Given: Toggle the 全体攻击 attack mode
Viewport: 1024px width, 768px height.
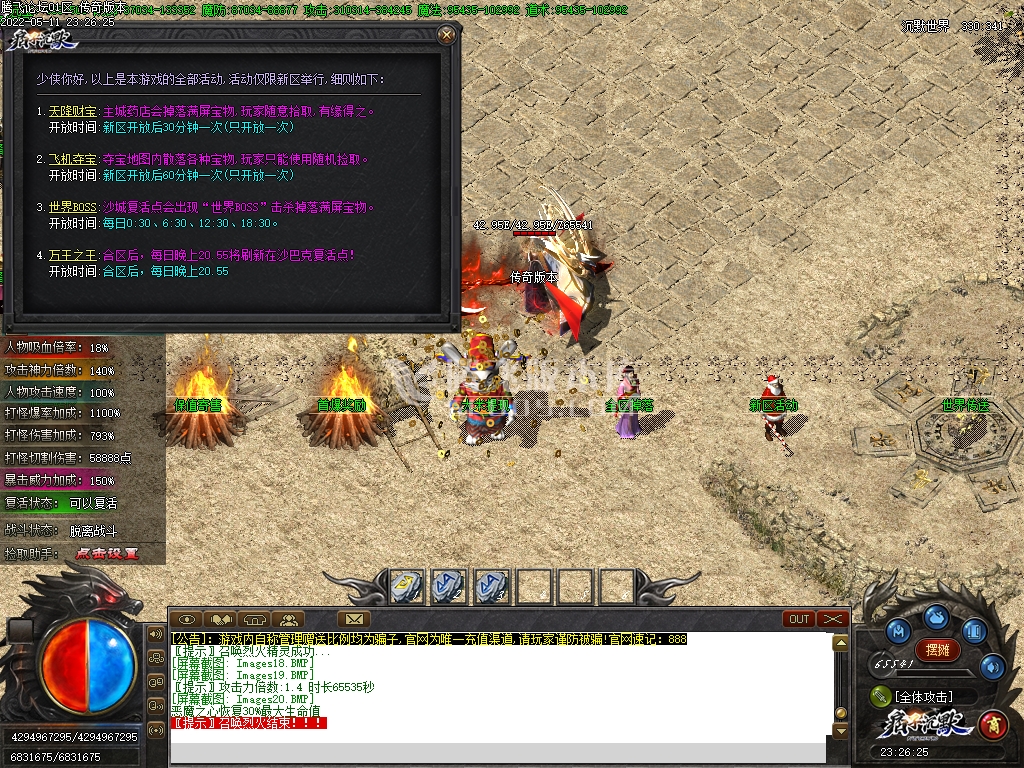Looking at the screenshot, I should coord(921,696).
